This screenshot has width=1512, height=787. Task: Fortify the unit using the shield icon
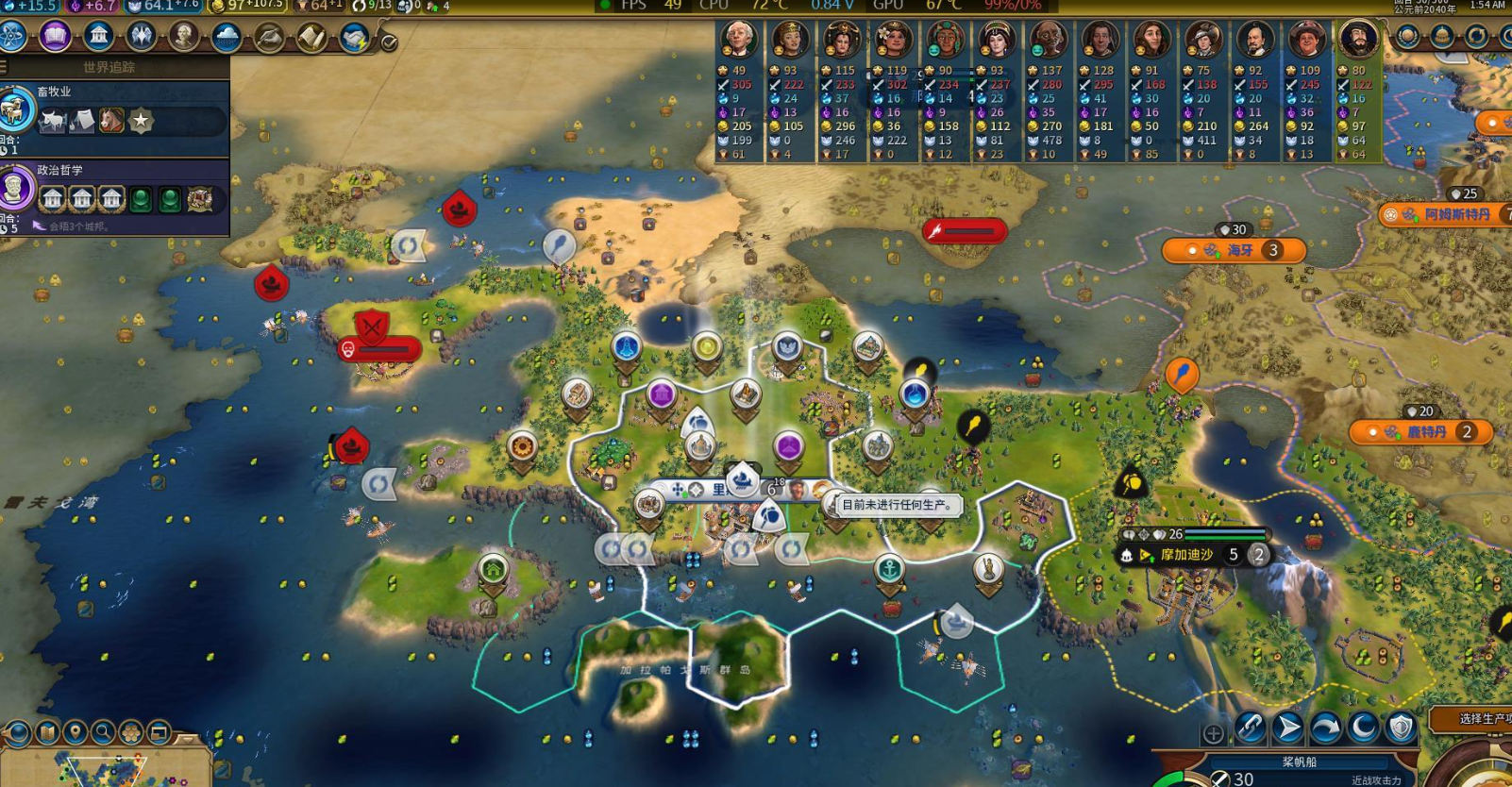click(1401, 728)
